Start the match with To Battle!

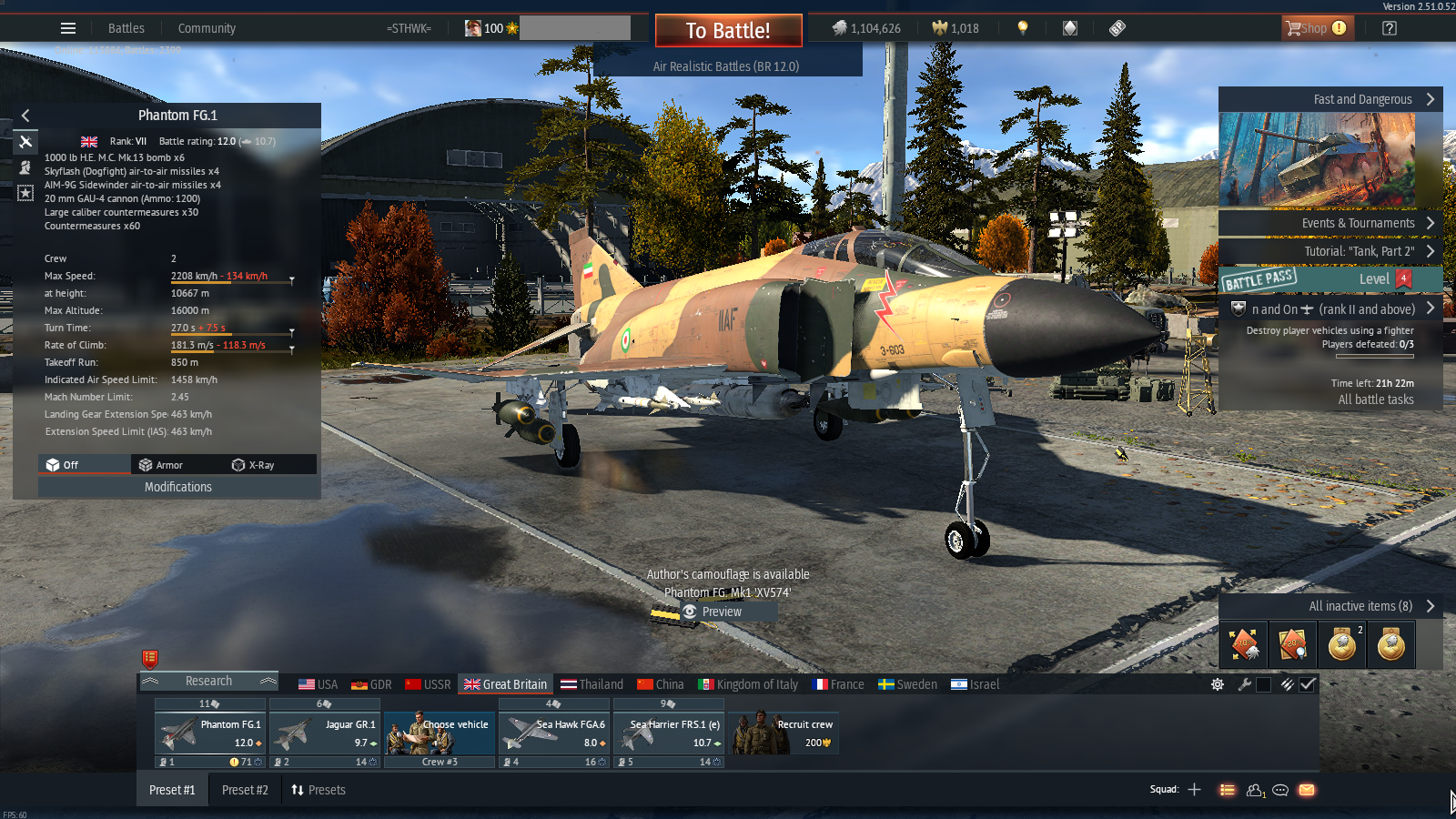pos(728,30)
